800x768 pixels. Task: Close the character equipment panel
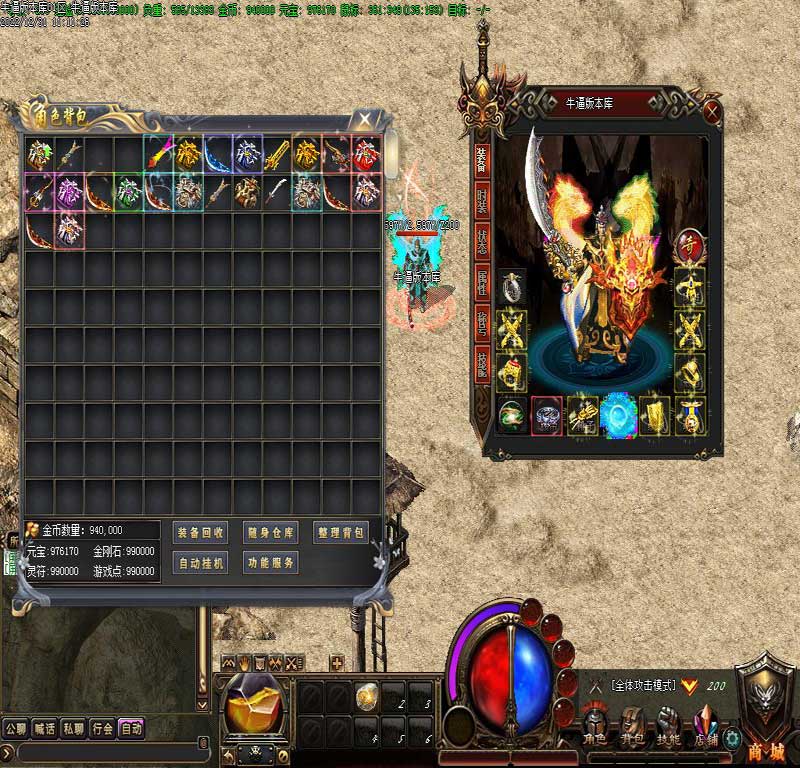click(712, 110)
